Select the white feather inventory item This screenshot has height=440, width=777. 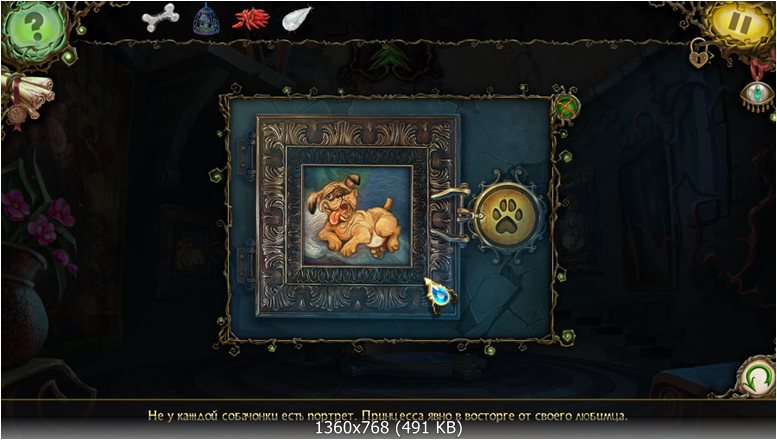(x=297, y=18)
